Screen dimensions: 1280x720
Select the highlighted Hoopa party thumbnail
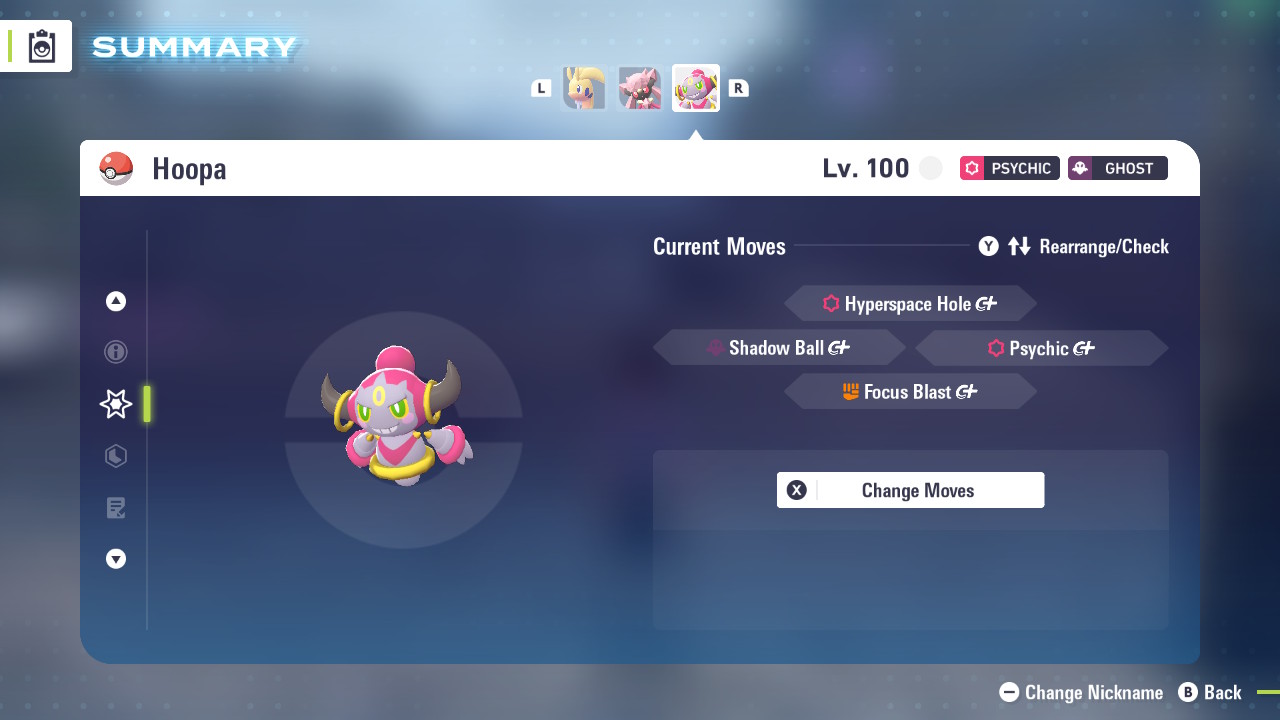[695, 88]
